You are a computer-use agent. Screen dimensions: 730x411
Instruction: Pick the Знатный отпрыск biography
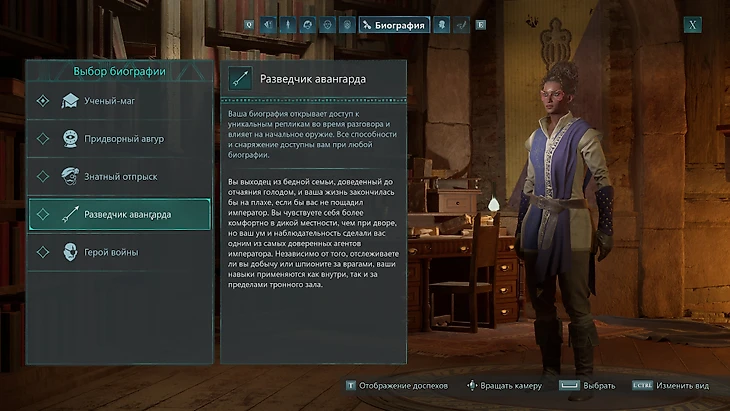point(119,177)
